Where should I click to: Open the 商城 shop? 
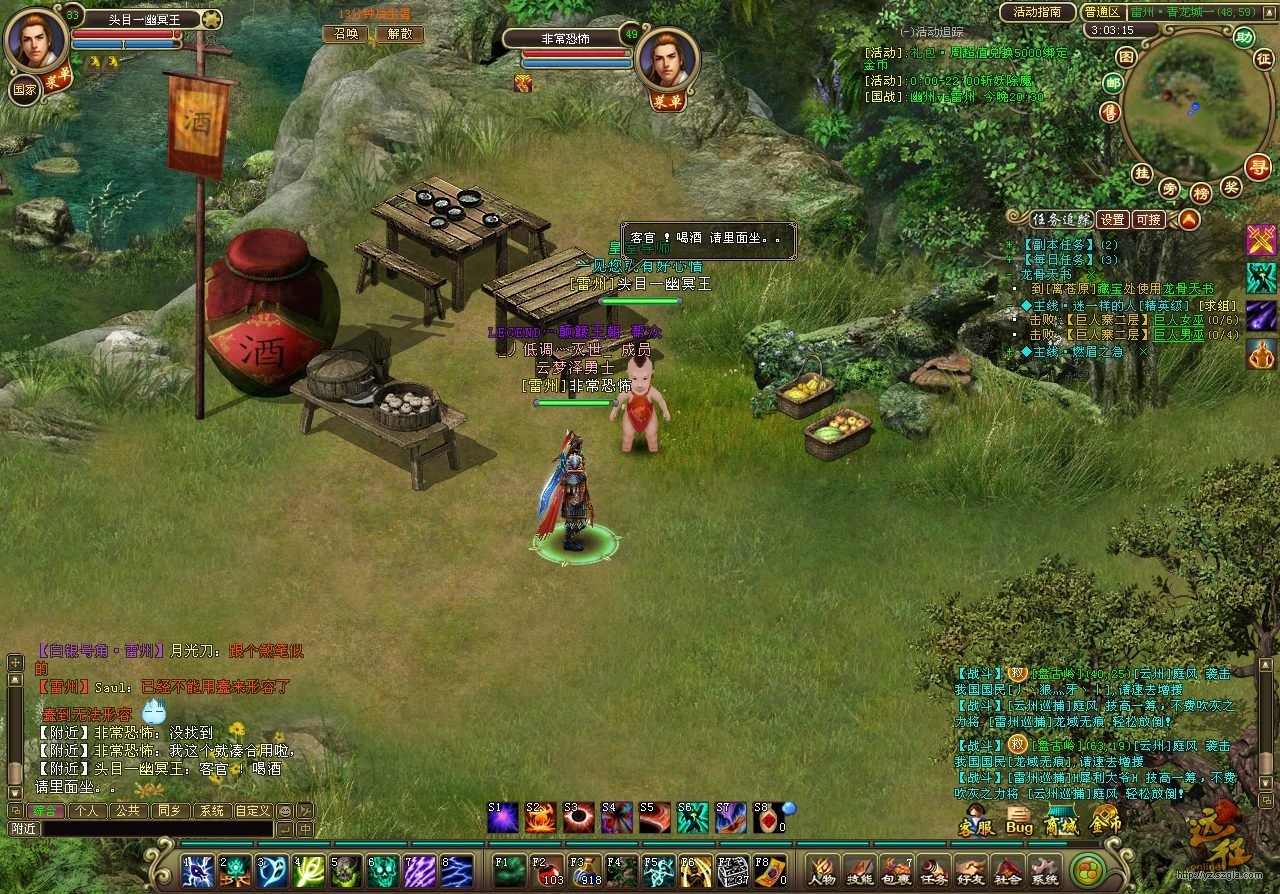point(1062,822)
